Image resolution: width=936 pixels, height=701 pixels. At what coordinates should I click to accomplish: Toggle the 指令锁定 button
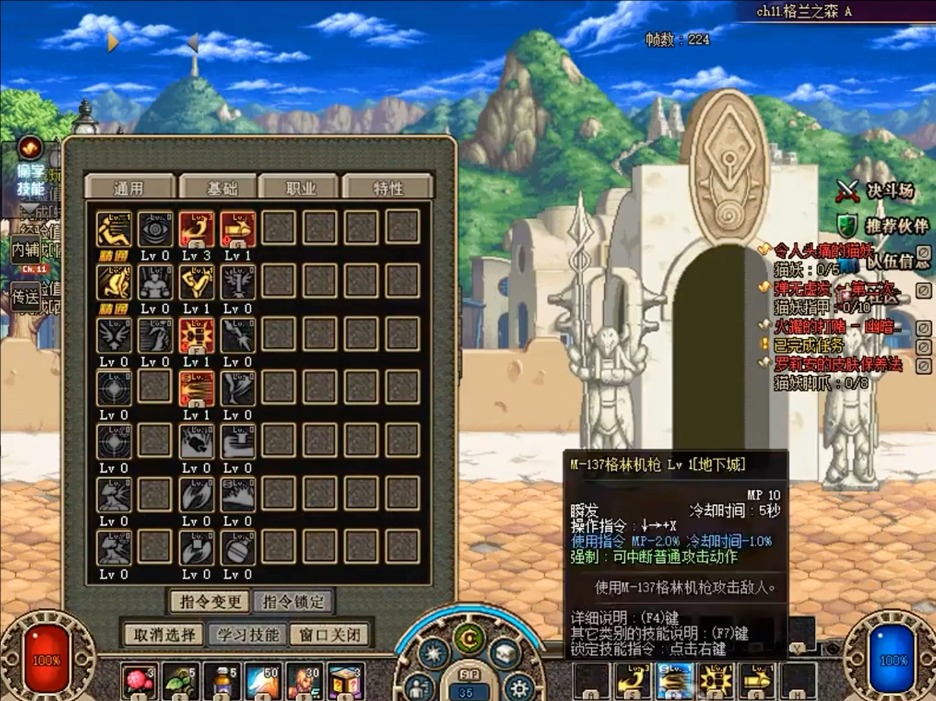click(x=293, y=601)
